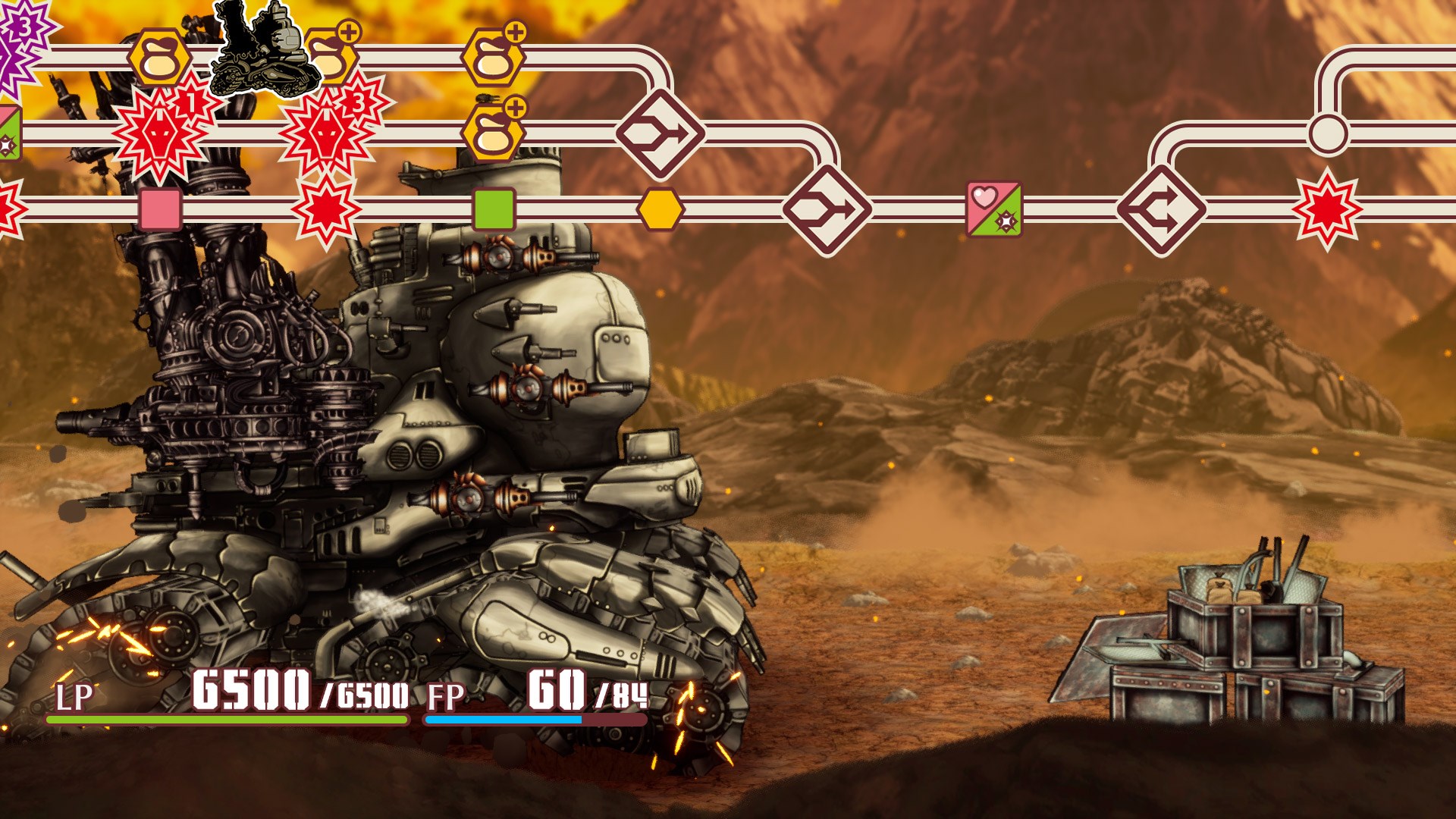Select the pink square route node
This screenshot has height=819, width=1456.
pos(160,209)
